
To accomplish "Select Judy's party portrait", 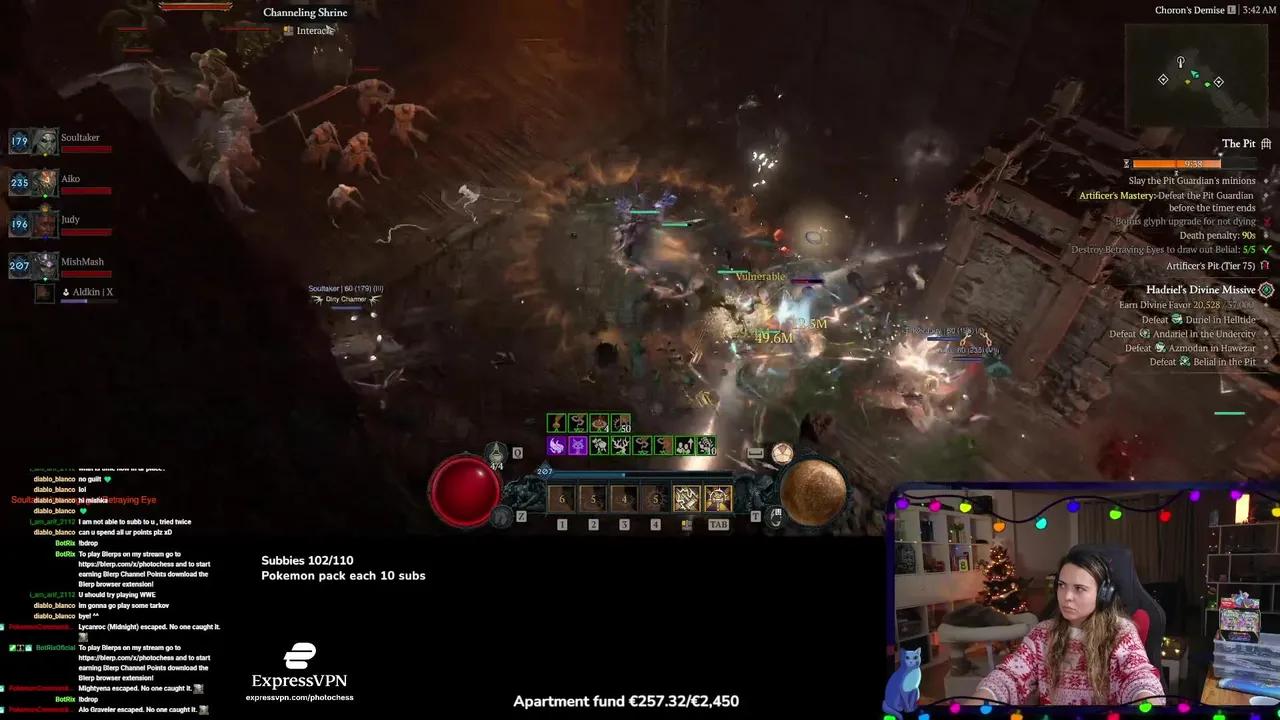I will point(46,225).
